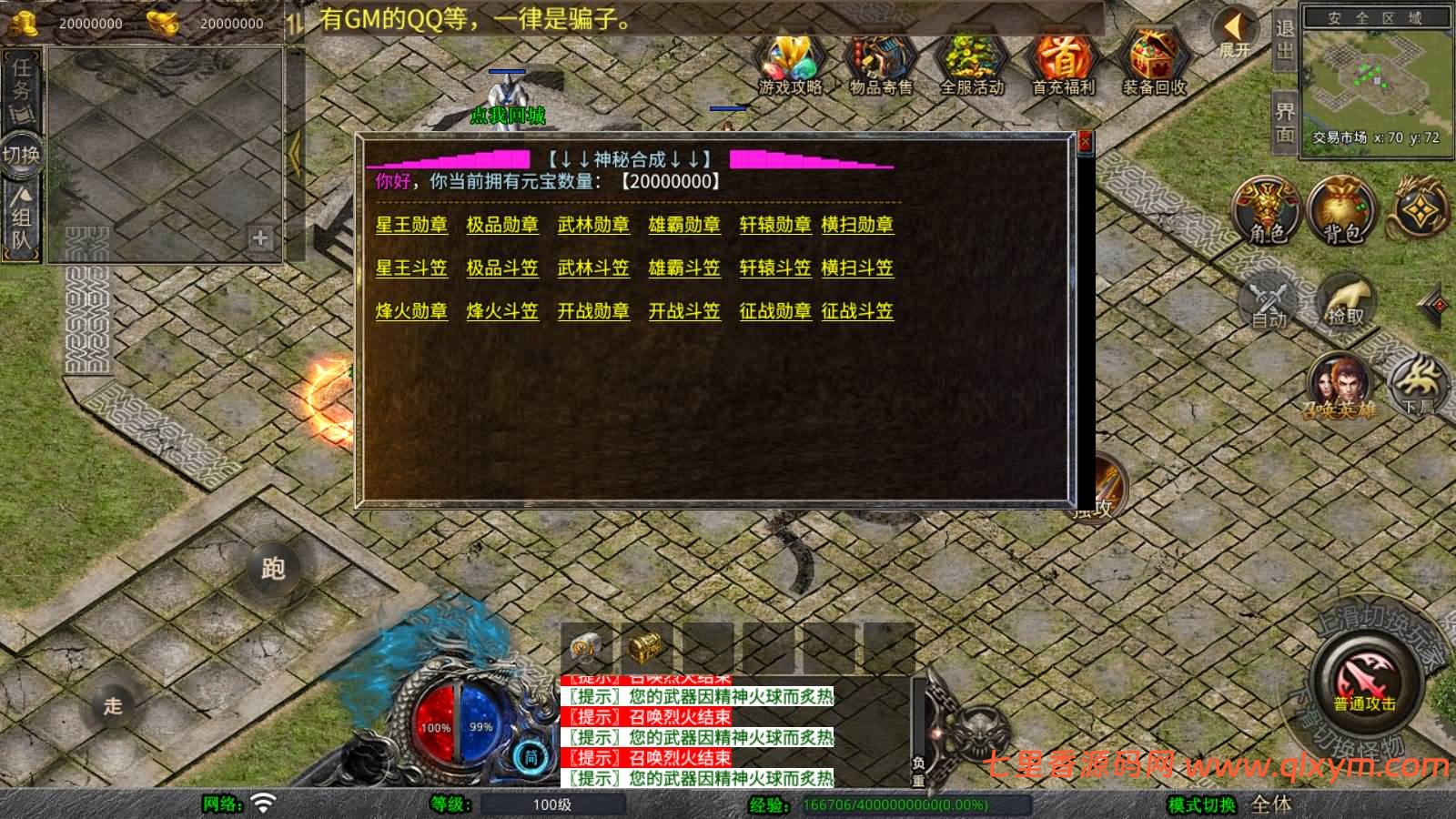
Task: Open the 烽火勋章 synthesis entry
Action: coord(411,311)
